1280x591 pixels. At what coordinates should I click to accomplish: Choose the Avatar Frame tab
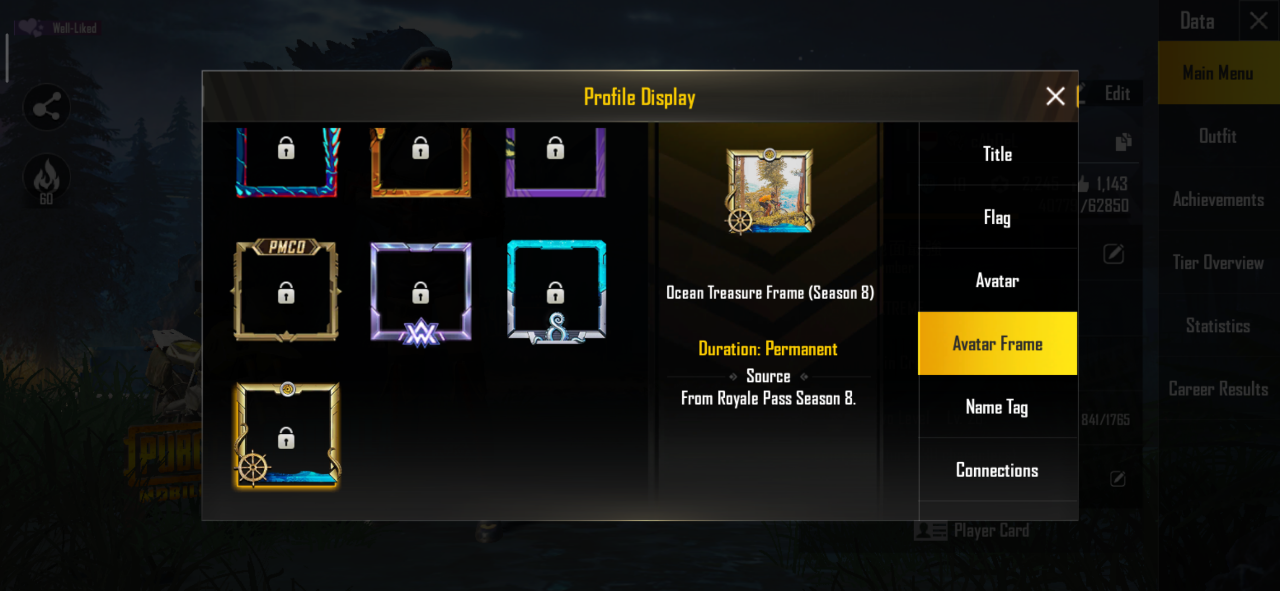tap(997, 344)
